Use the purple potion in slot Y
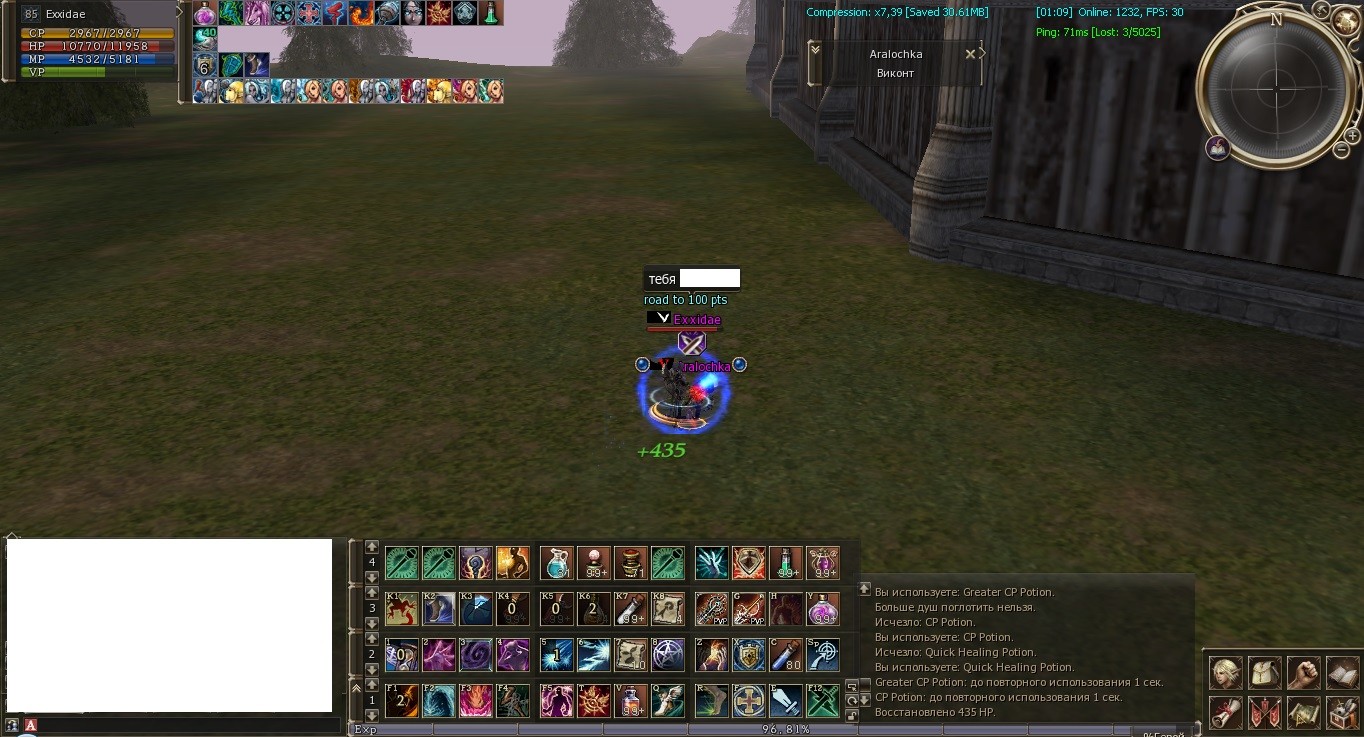Screen dimensions: 1364x737 [823, 609]
